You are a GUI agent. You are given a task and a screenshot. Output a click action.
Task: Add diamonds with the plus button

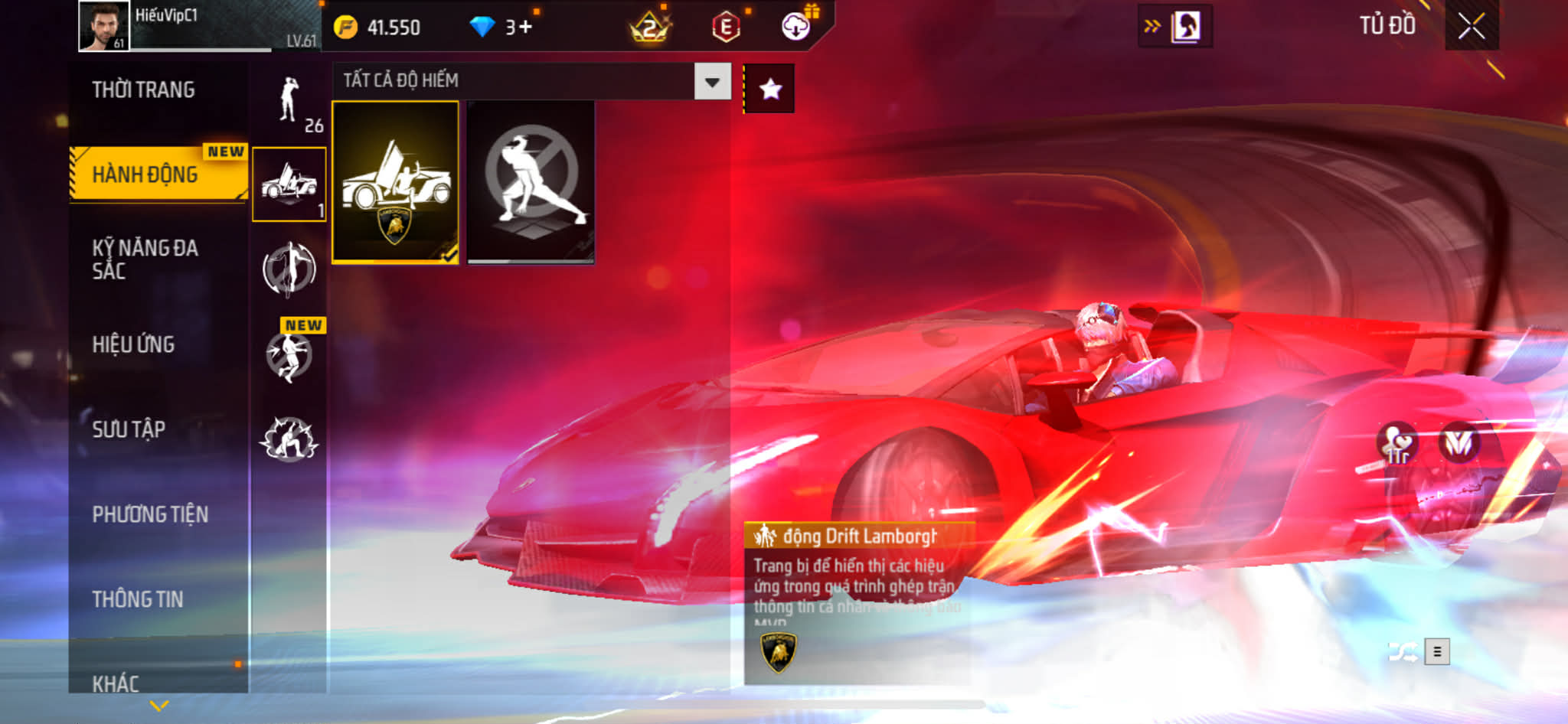click(524, 28)
